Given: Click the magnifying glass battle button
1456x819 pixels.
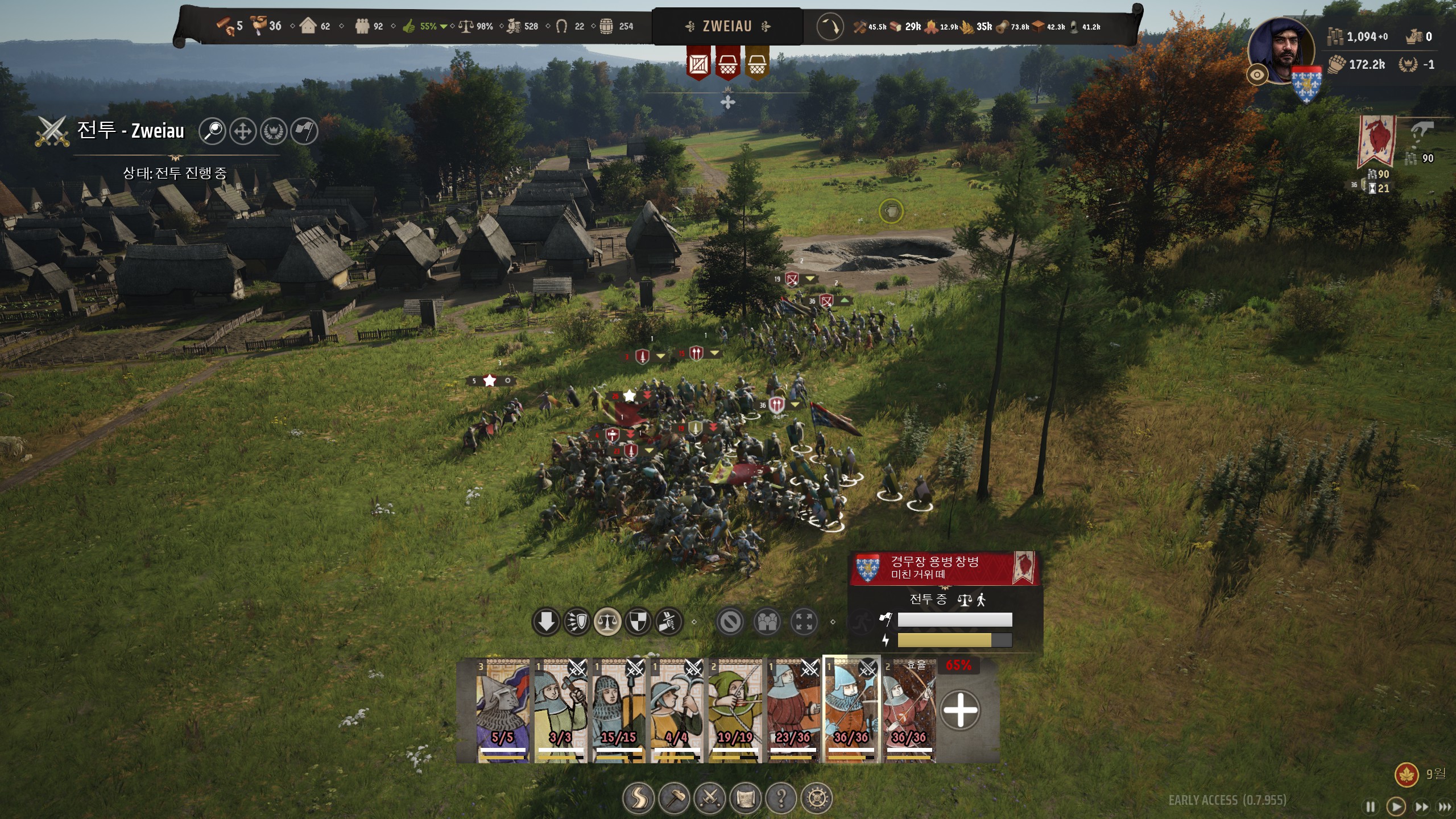Looking at the screenshot, I should click(213, 131).
